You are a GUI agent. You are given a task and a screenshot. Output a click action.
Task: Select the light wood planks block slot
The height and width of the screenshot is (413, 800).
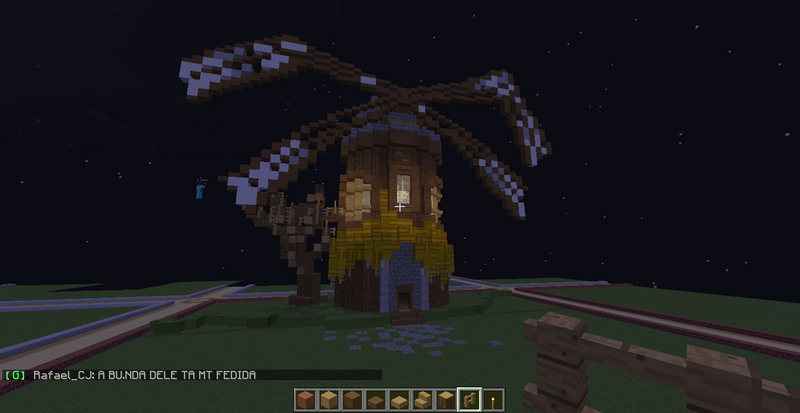point(327,401)
